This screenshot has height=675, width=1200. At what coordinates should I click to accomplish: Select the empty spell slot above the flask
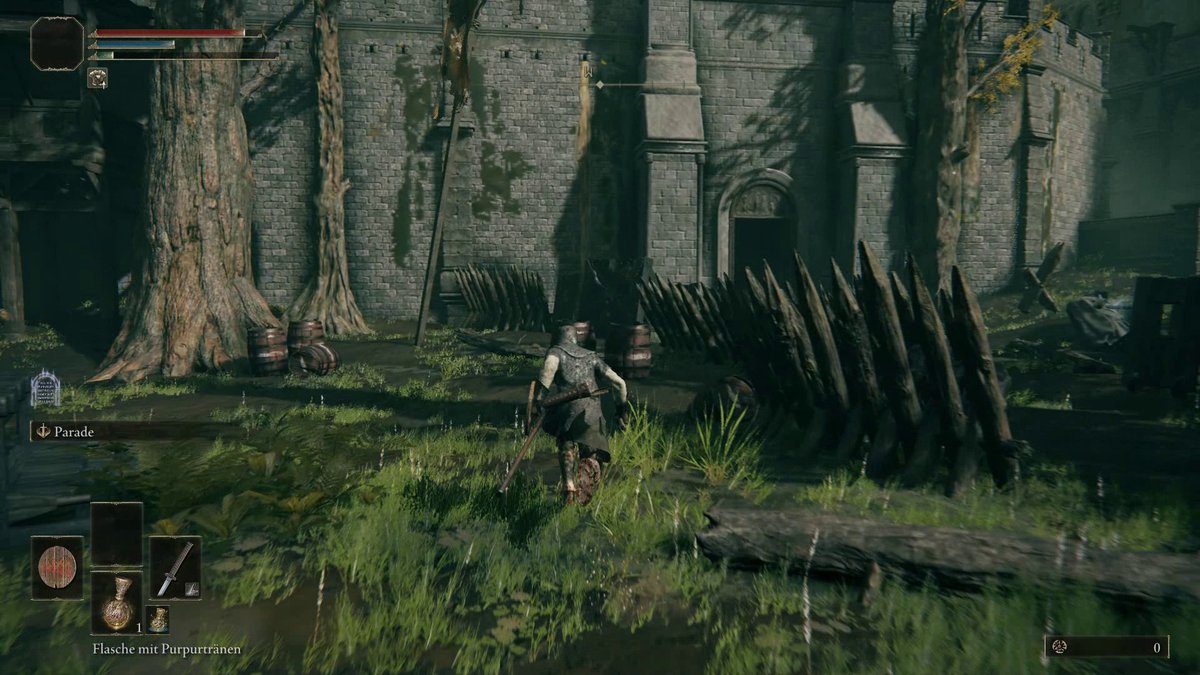[117, 533]
